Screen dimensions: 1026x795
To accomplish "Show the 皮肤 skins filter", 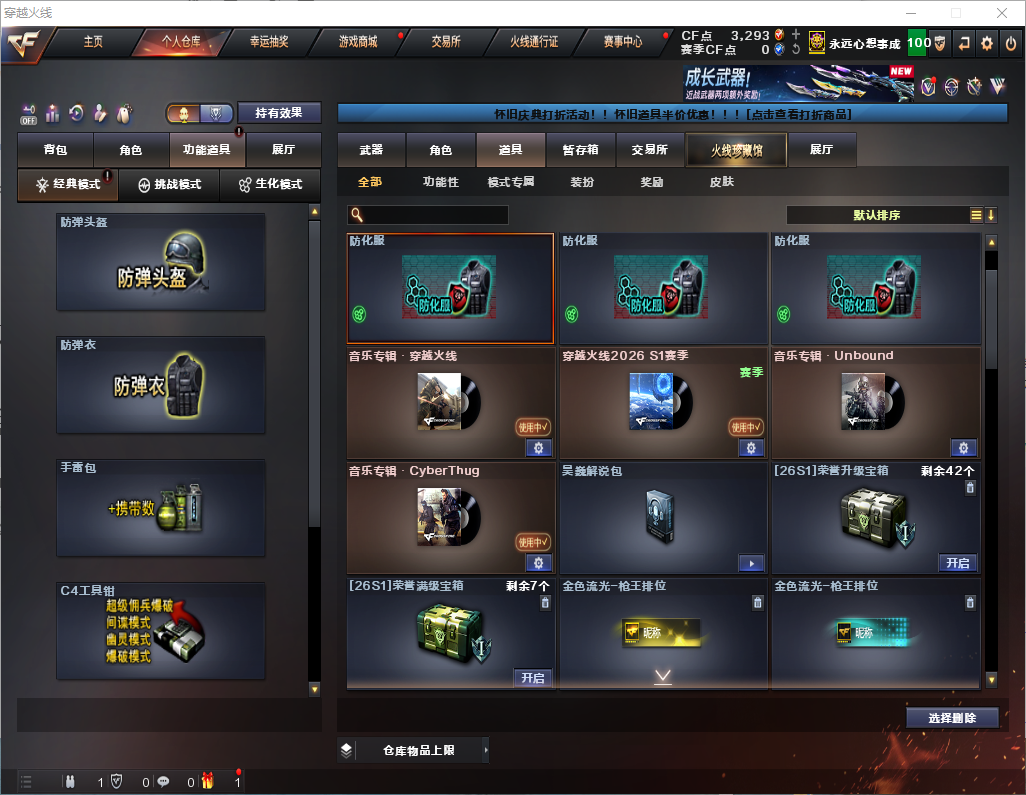I will [721, 182].
